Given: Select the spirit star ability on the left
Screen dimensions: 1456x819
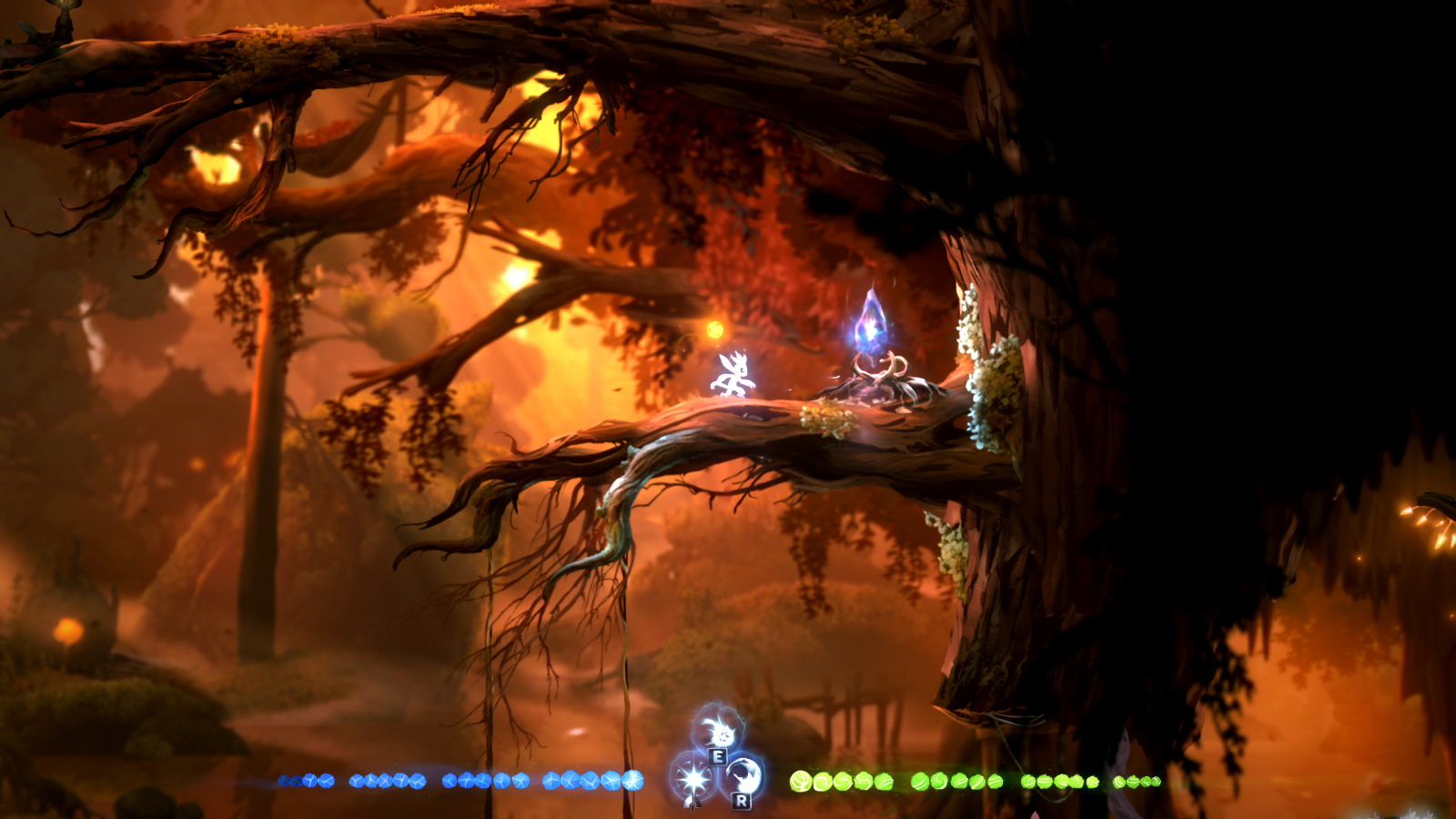Looking at the screenshot, I should click(692, 780).
